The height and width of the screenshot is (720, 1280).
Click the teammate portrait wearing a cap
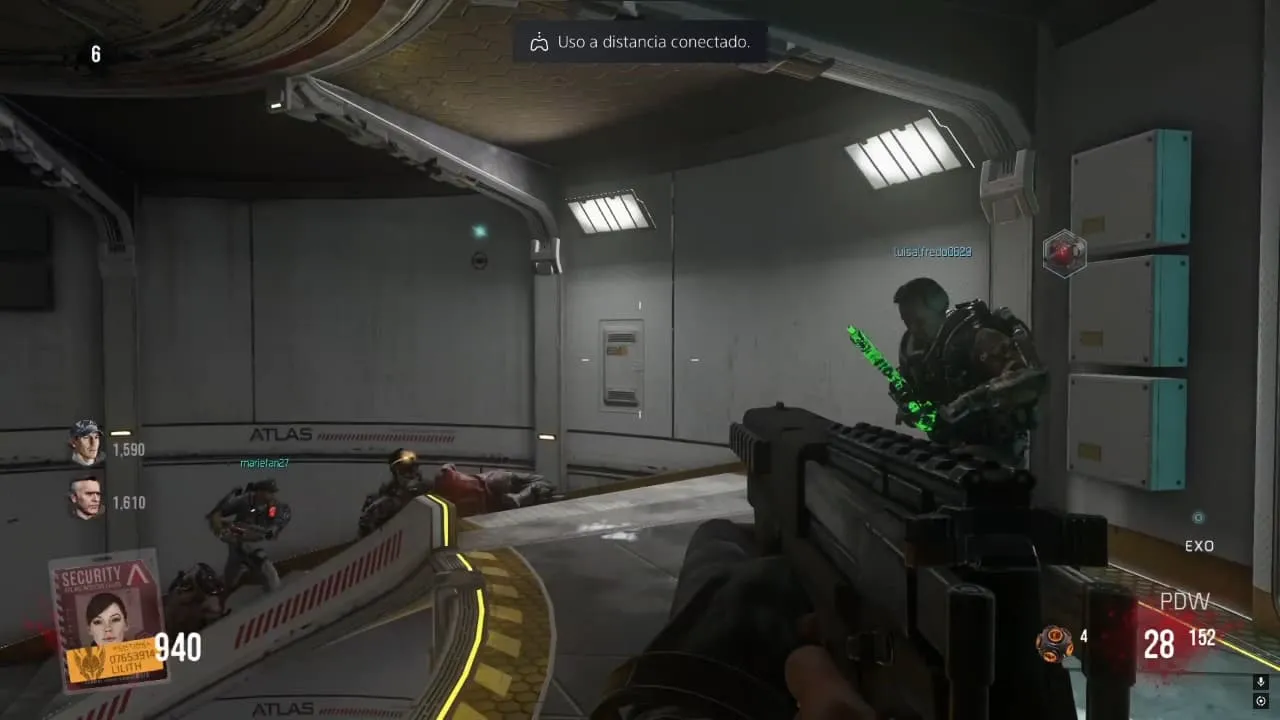pyautogui.click(x=86, y=443)
